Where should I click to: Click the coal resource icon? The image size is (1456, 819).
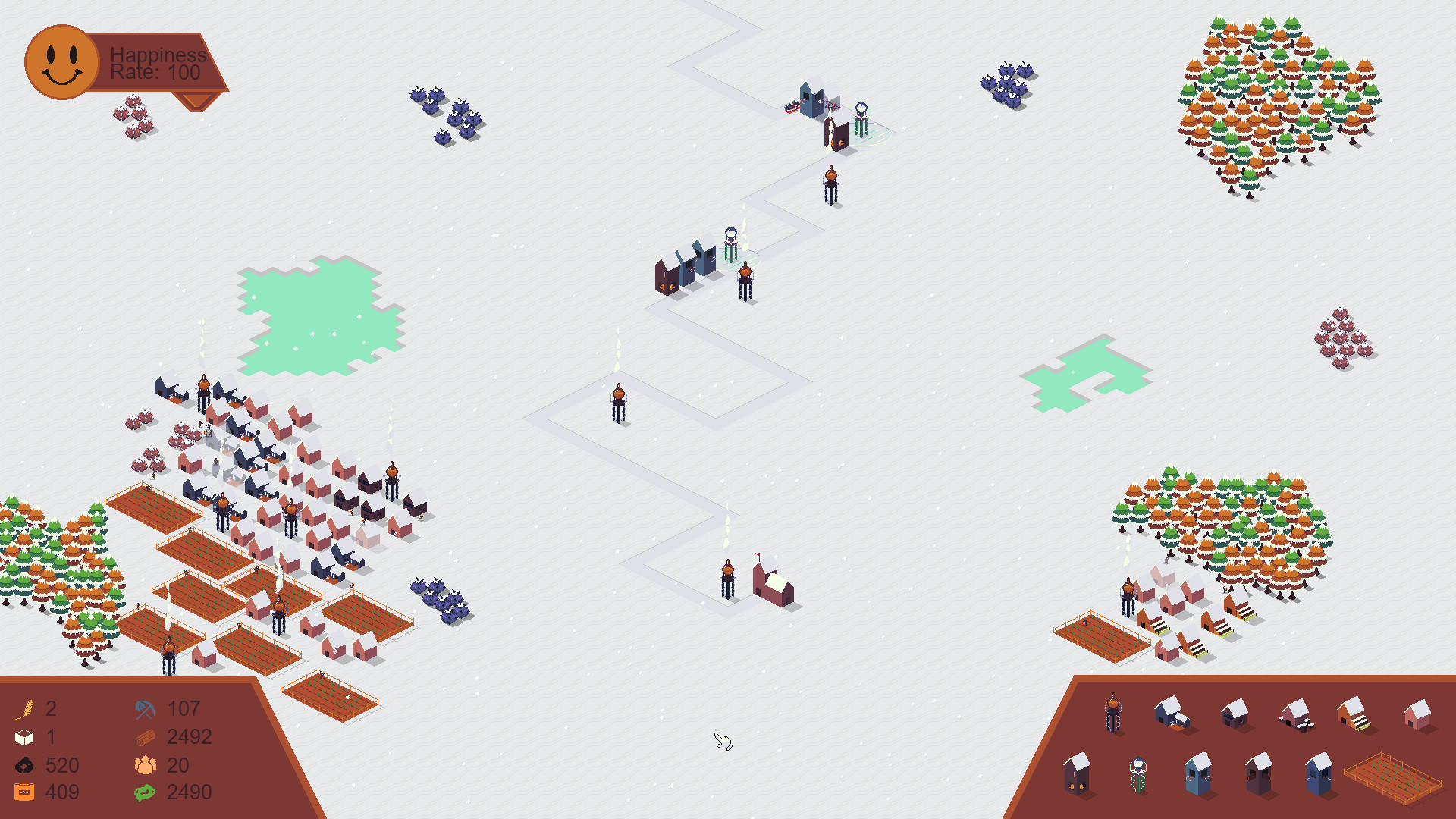pyautogui.click(x=26, y=764)
